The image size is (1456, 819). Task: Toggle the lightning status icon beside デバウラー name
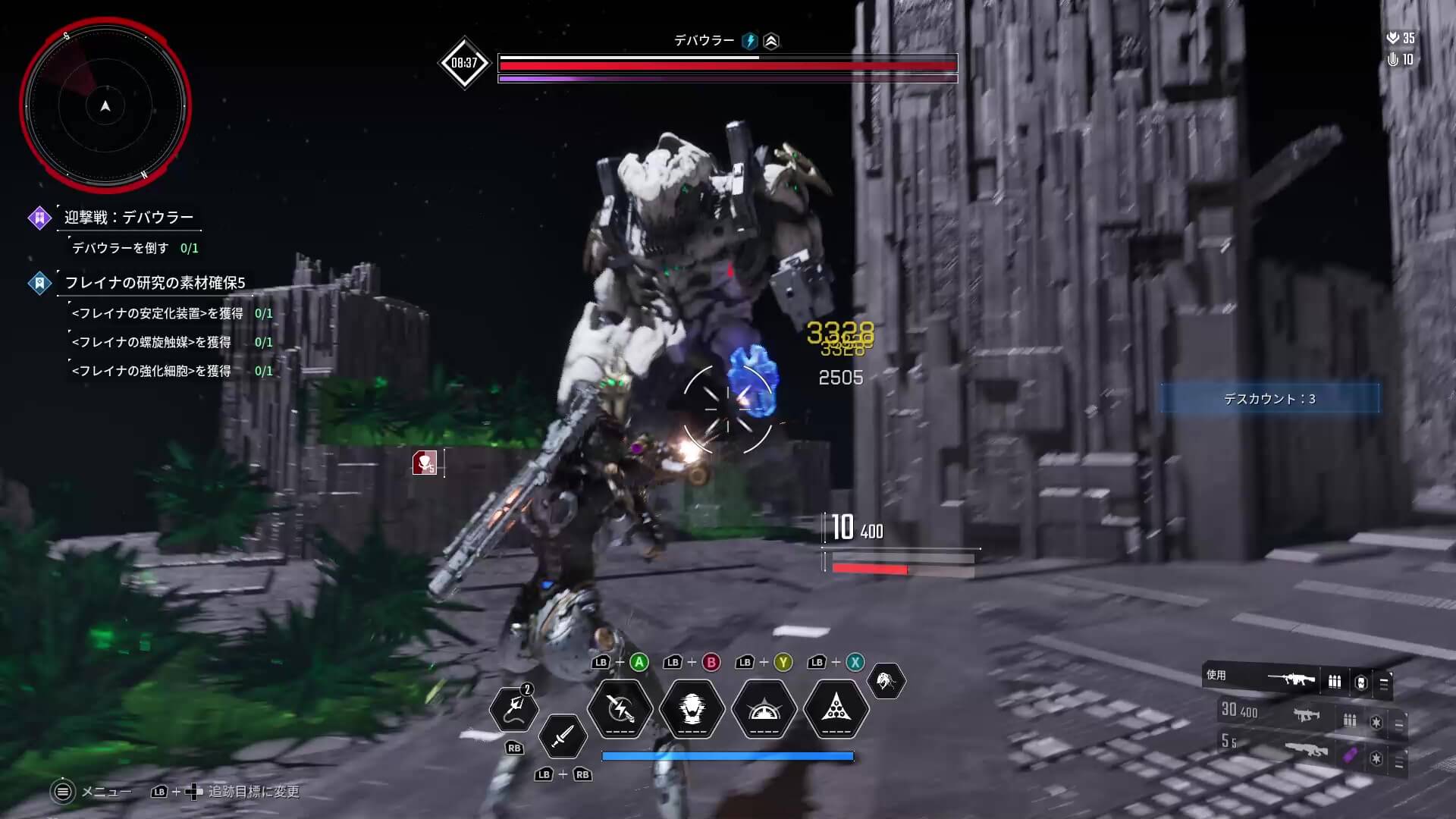point(750,42)
